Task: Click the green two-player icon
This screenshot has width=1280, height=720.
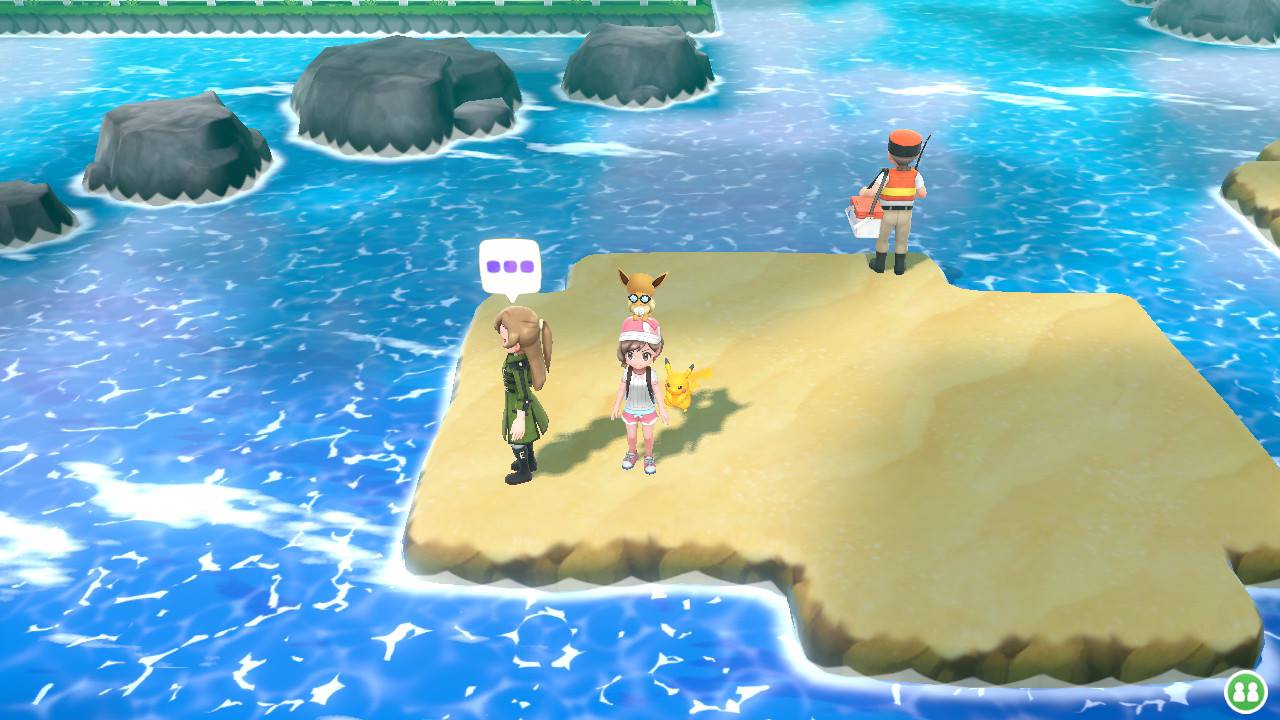Action: (1245, 691)
